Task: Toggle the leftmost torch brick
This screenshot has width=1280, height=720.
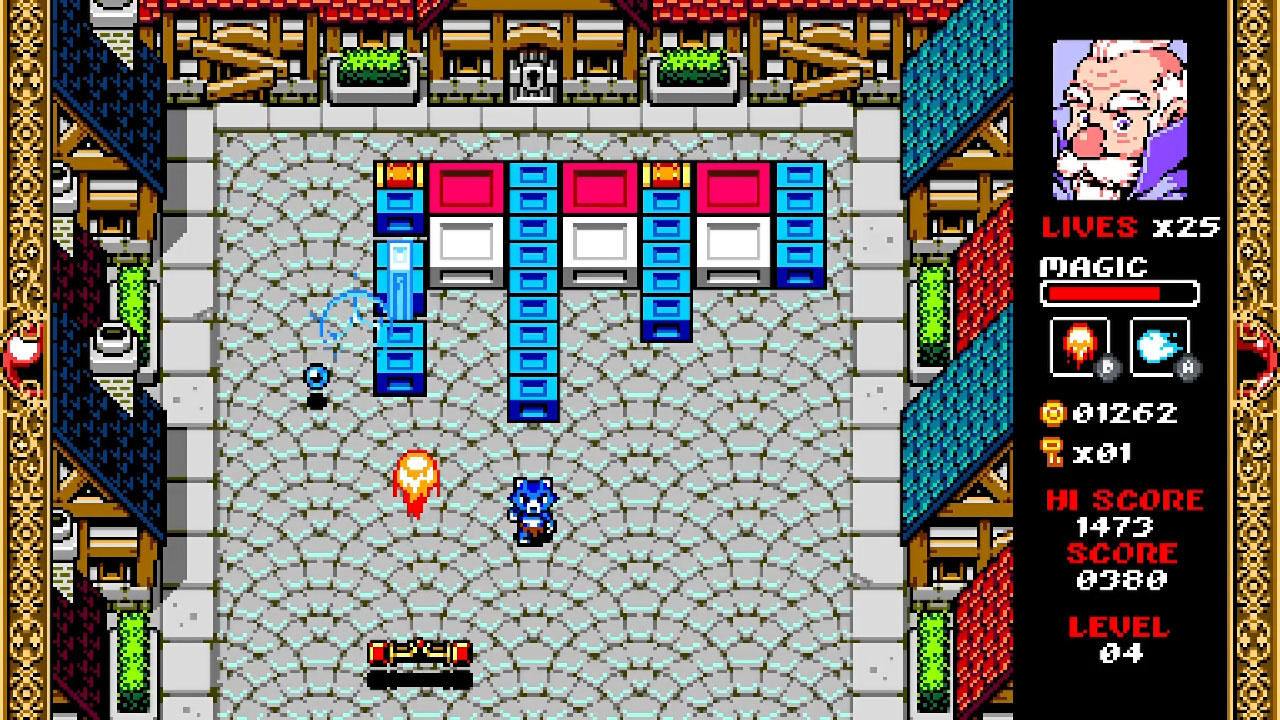Action: (x=399, y=173)
